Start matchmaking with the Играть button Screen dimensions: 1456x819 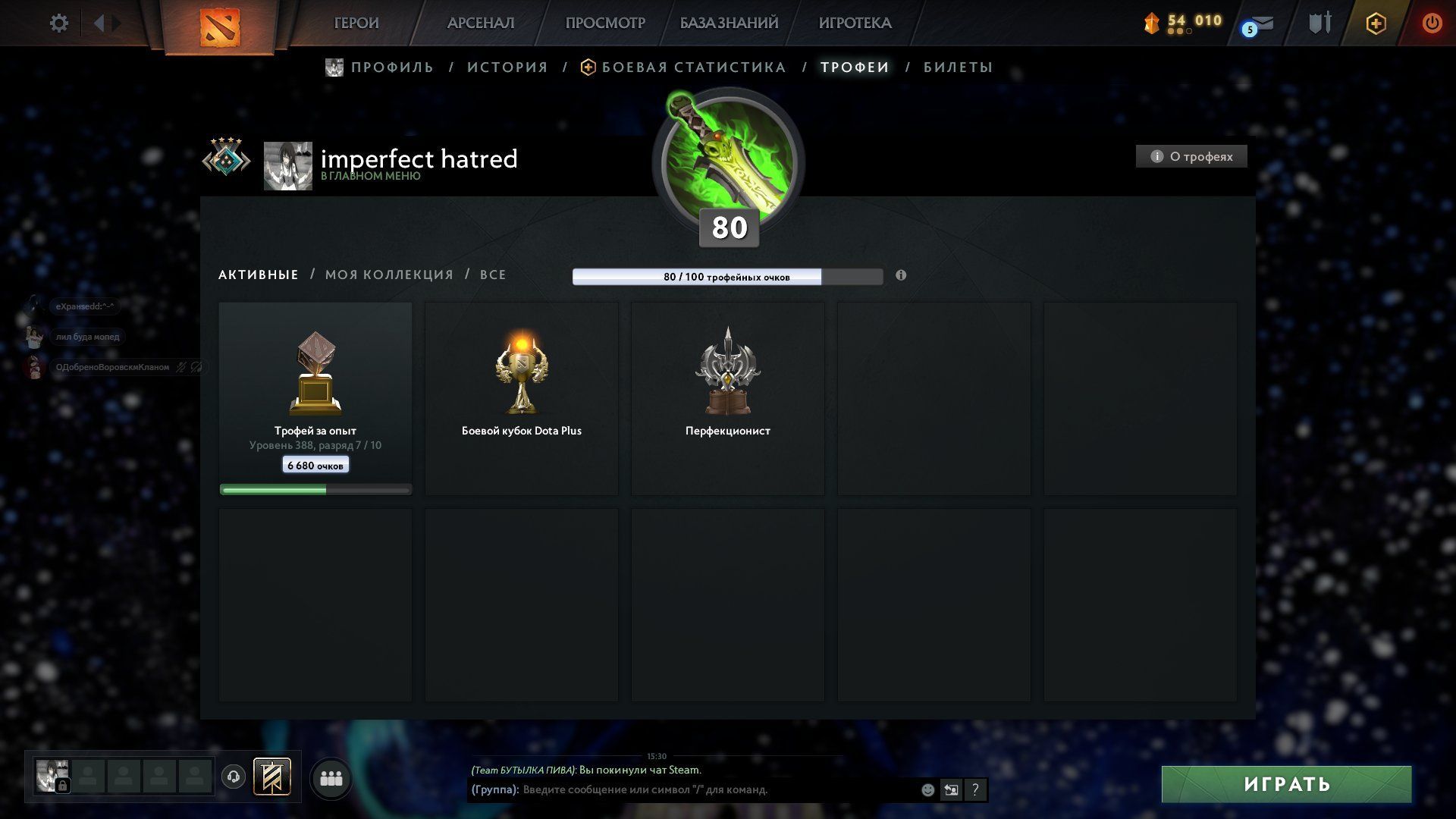click(x=1286, y=784)
